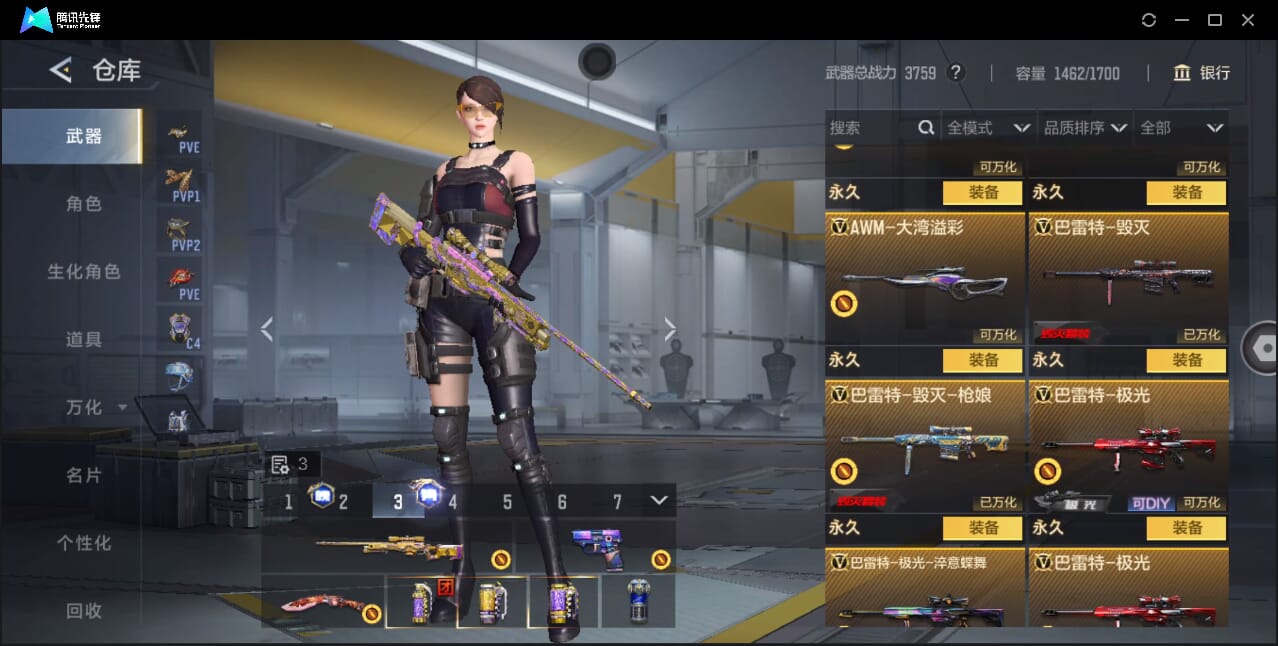Open the 银行 bank

tap(1202, 73)
